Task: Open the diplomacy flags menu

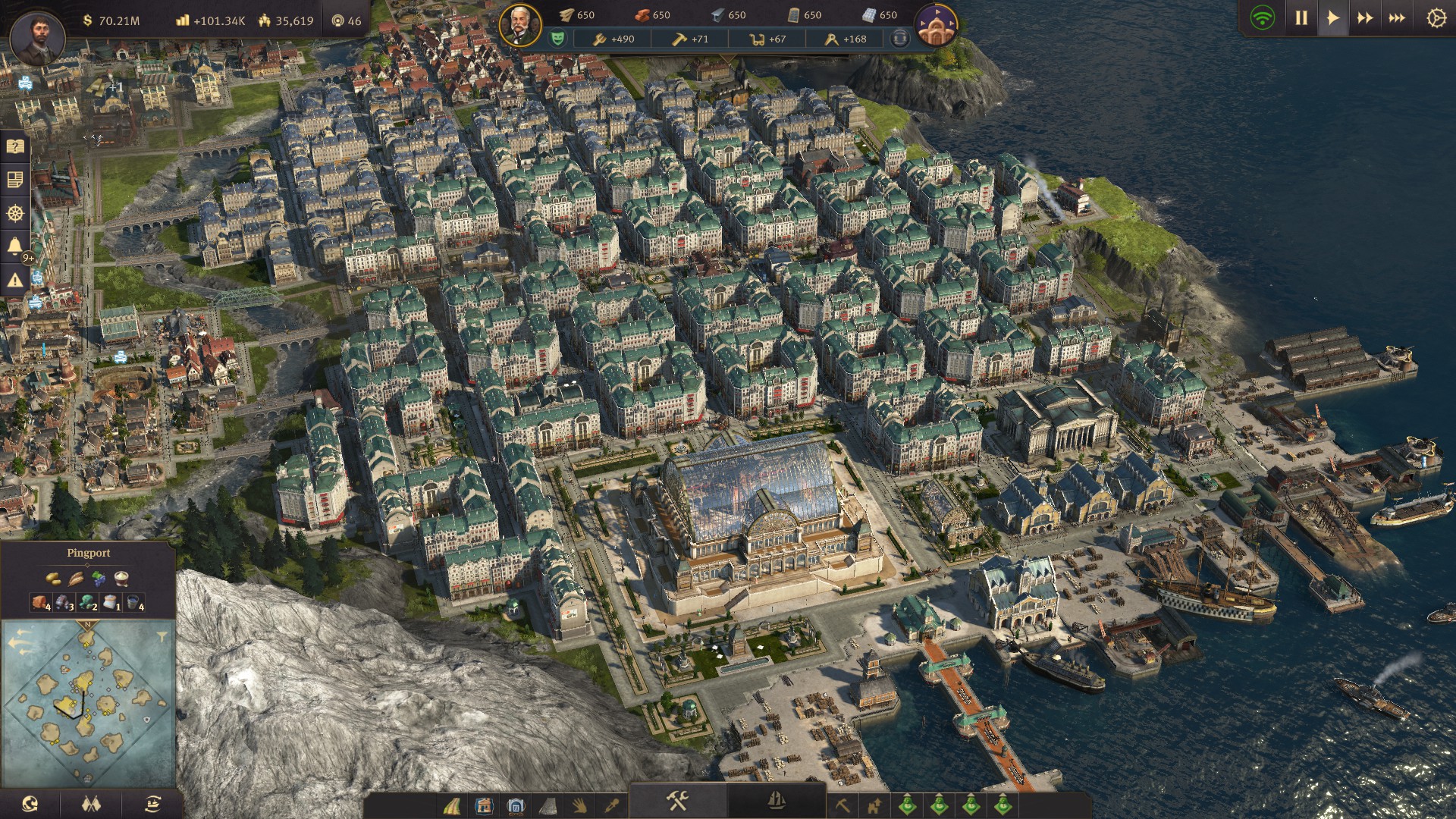Action: coord(91,804)
